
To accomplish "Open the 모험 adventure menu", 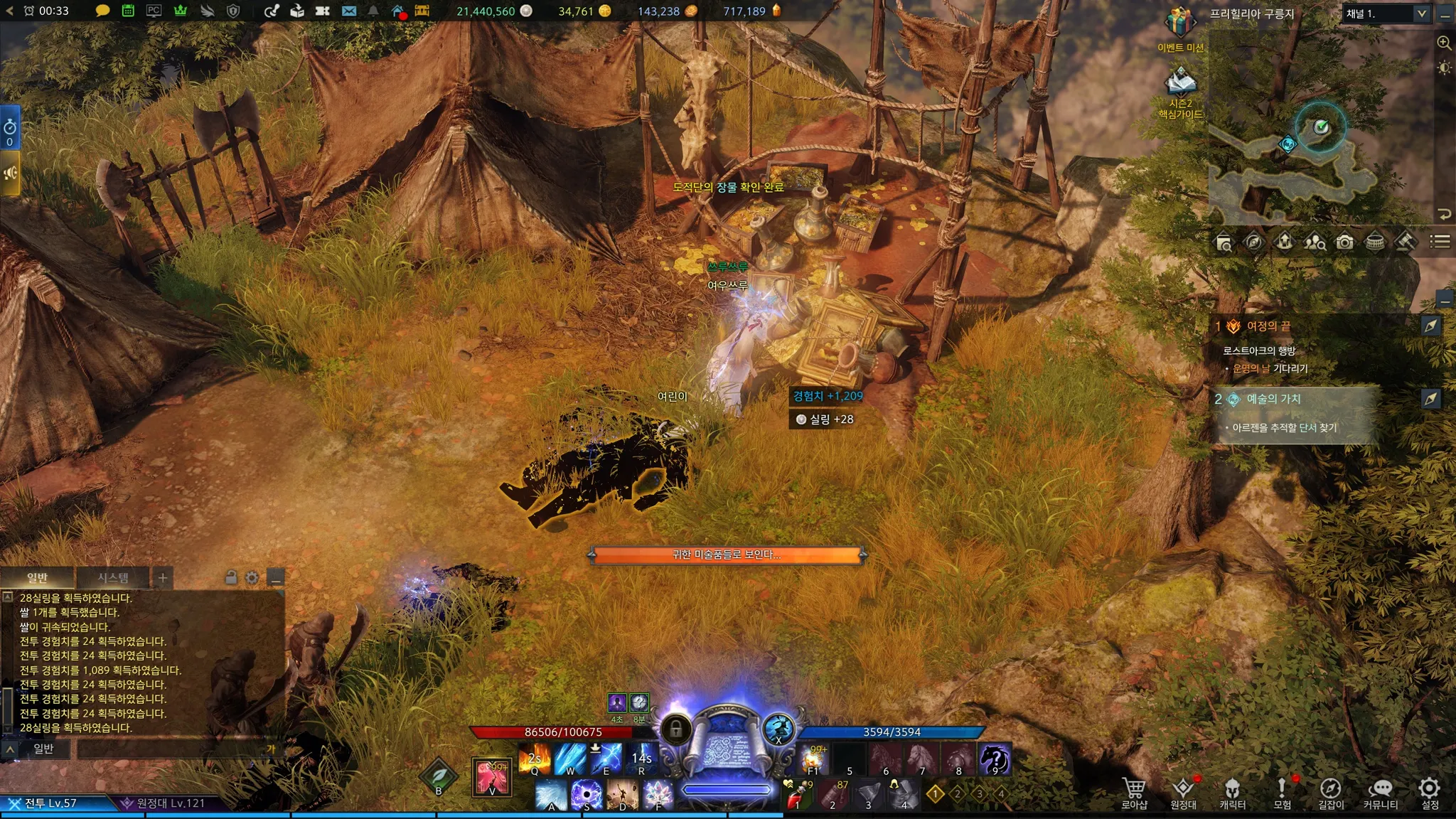I will 1282,792.
